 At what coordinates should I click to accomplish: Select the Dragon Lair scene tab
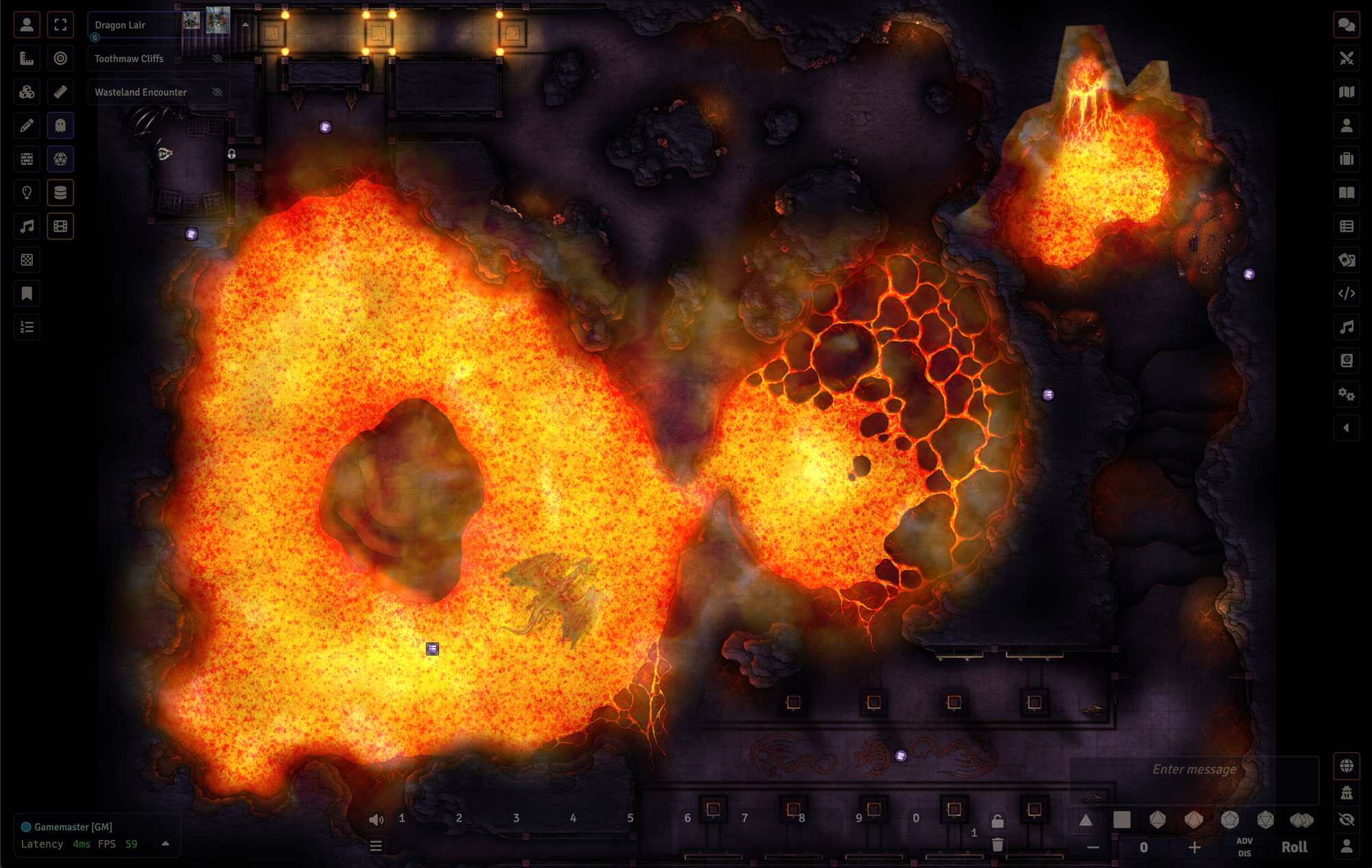tap(120, 25)
